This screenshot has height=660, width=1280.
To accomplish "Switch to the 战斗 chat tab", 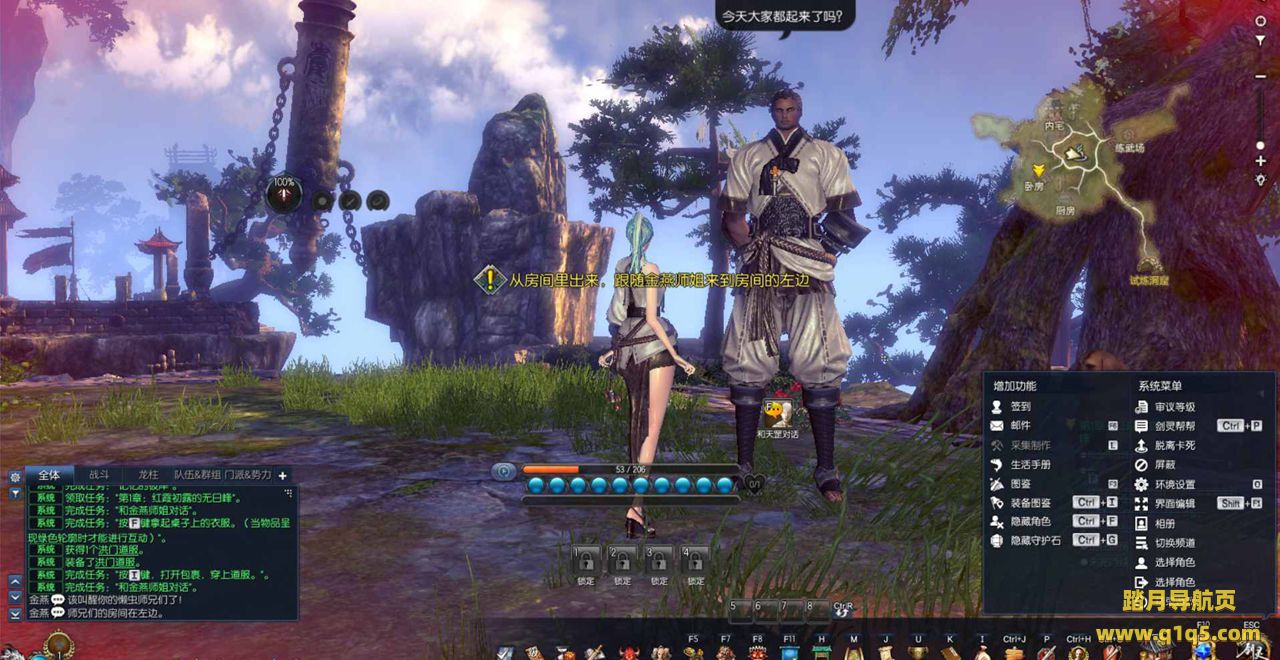I will (x=99, y=475).
